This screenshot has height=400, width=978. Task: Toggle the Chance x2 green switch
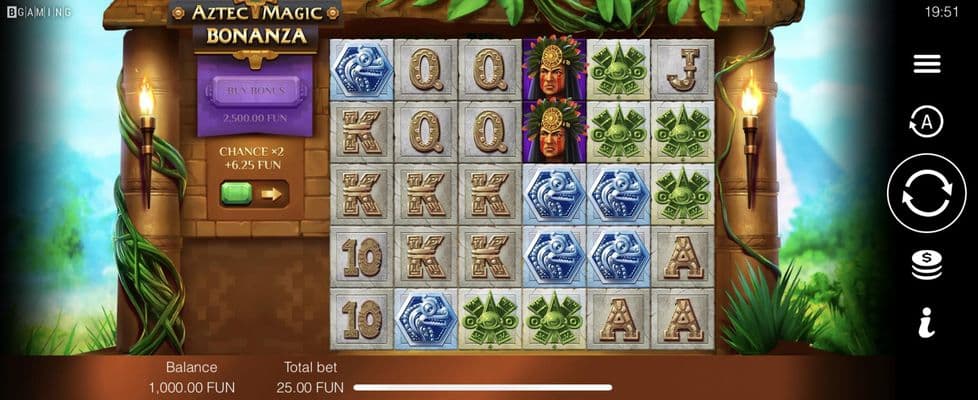[x=254, y=193]
